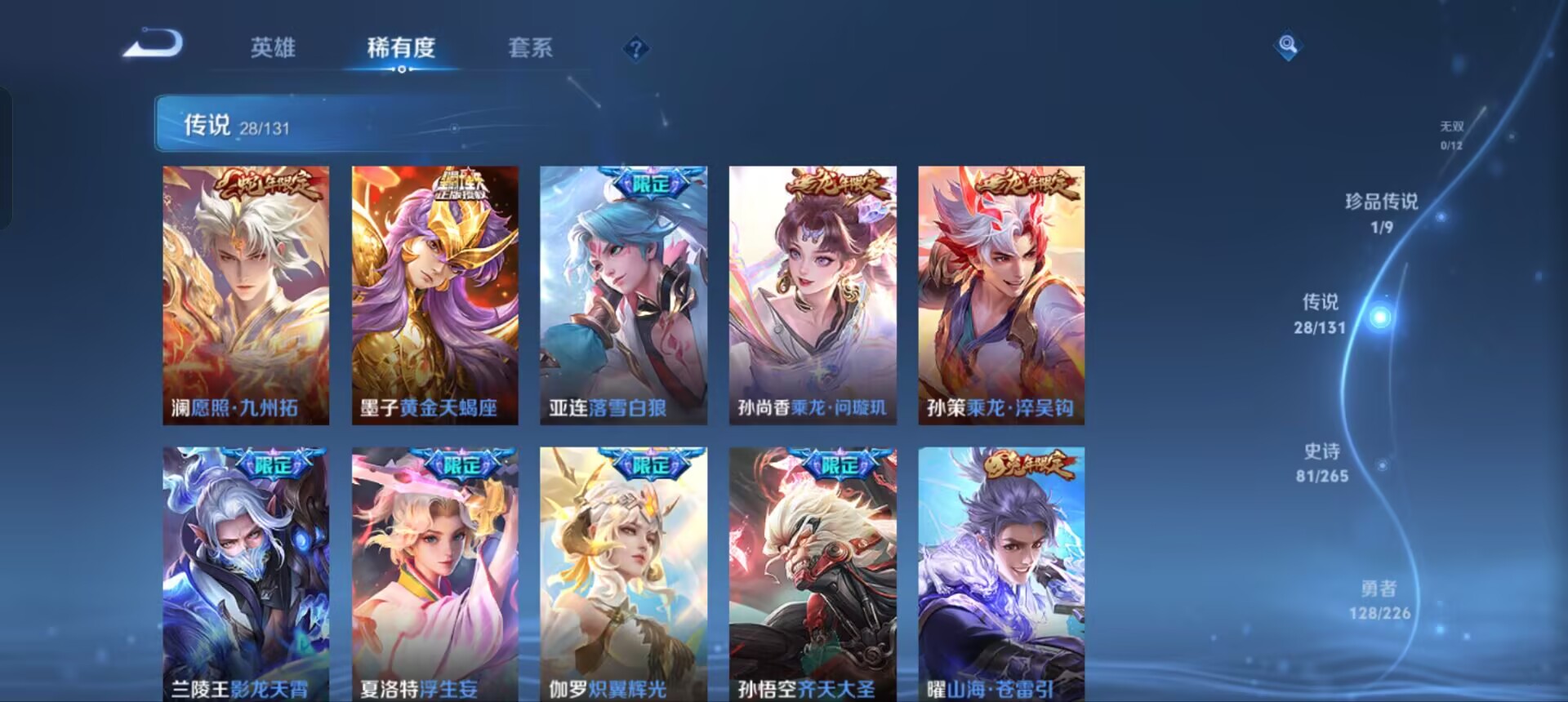1568x702 pixels.
Task: Click the question mark help icon
Action: click(x=635, y=49)
